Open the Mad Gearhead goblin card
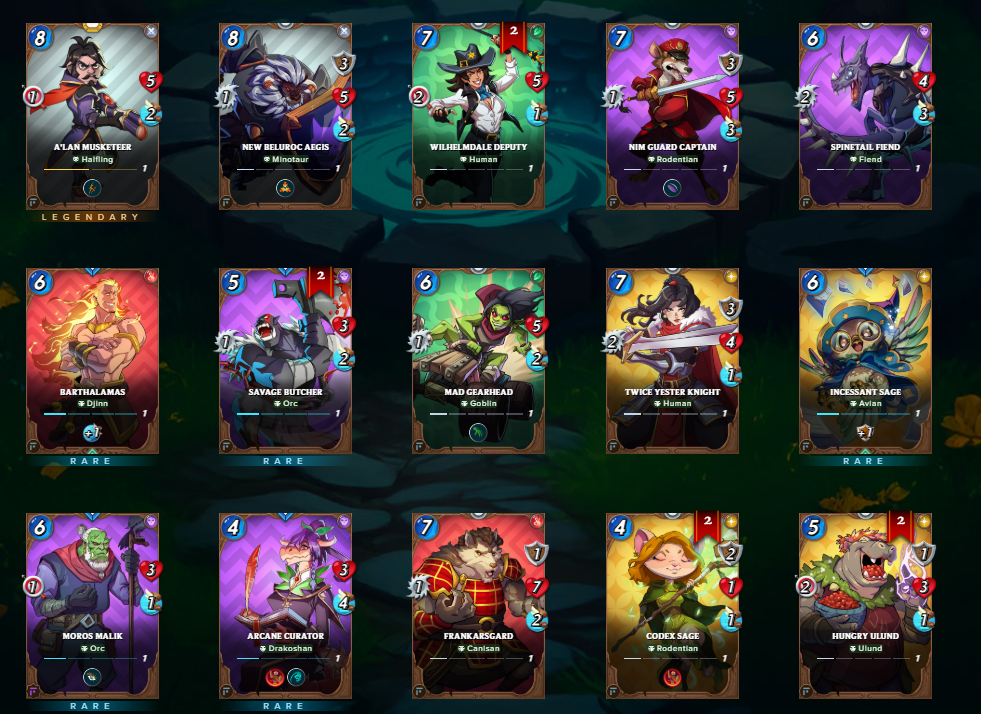981x714 pixels. pos(478,360)
